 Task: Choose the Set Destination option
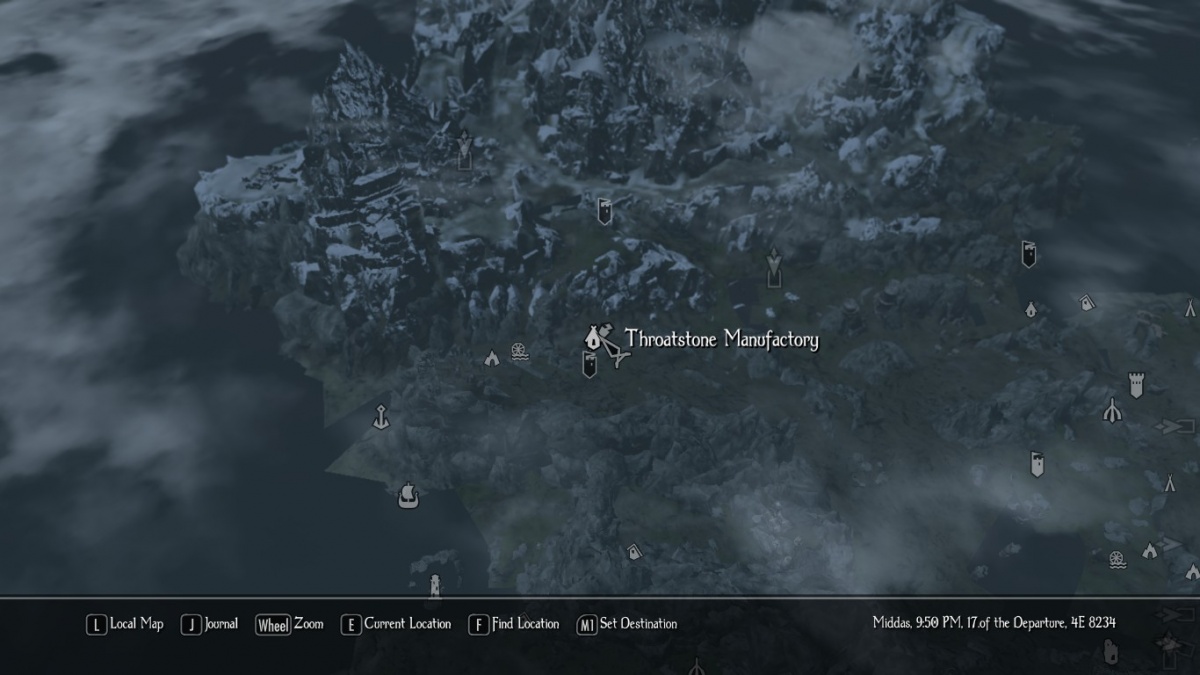(627, 624)
